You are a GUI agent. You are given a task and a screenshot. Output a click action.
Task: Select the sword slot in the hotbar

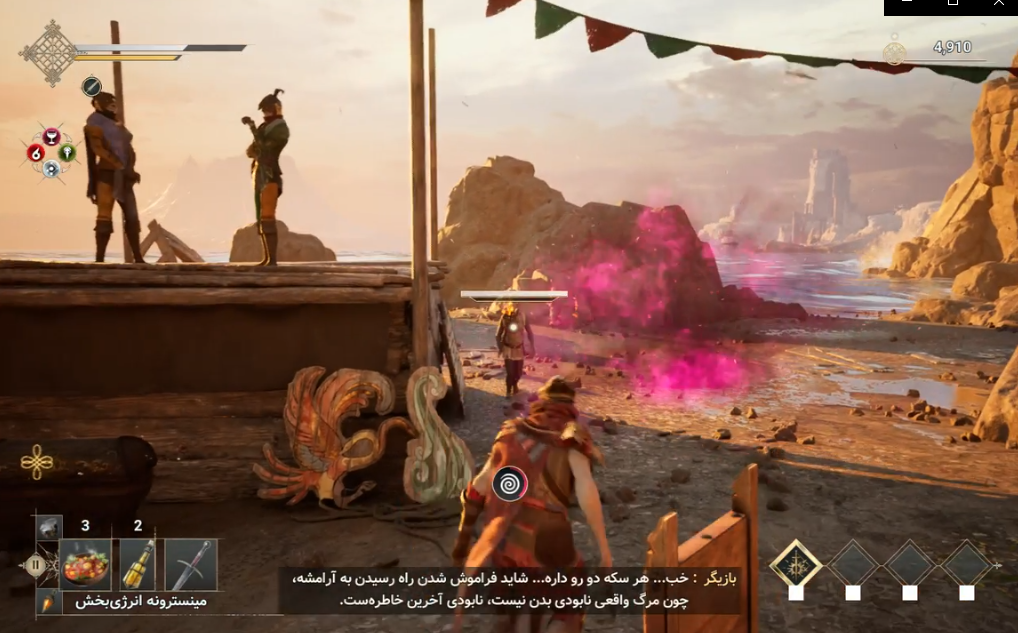click(x=190, y=564)
